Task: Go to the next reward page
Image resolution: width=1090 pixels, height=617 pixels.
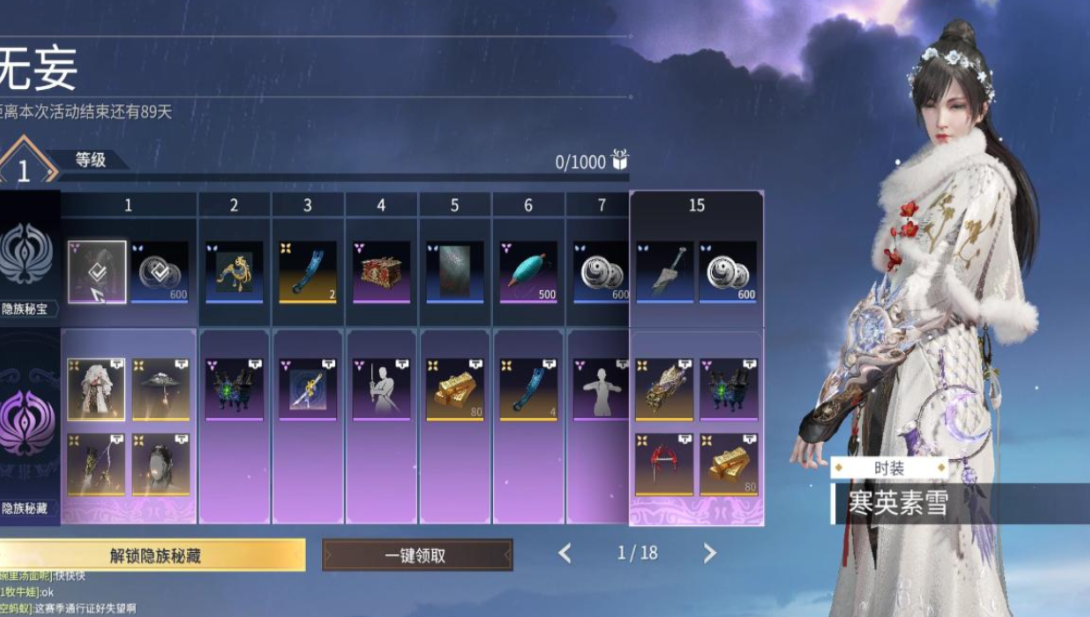Action: tap(709, 553)
